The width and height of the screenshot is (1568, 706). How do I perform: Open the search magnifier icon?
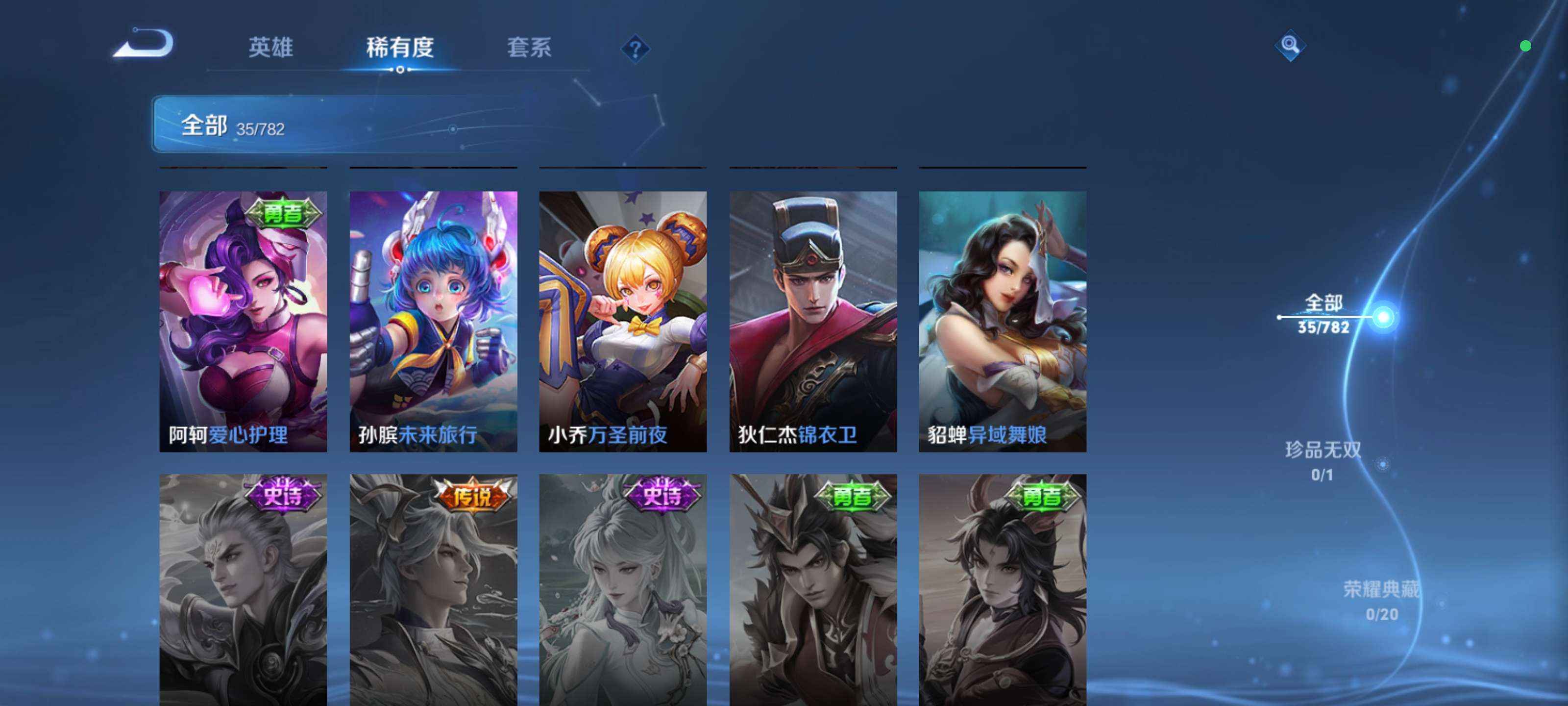coord(1291,45)
